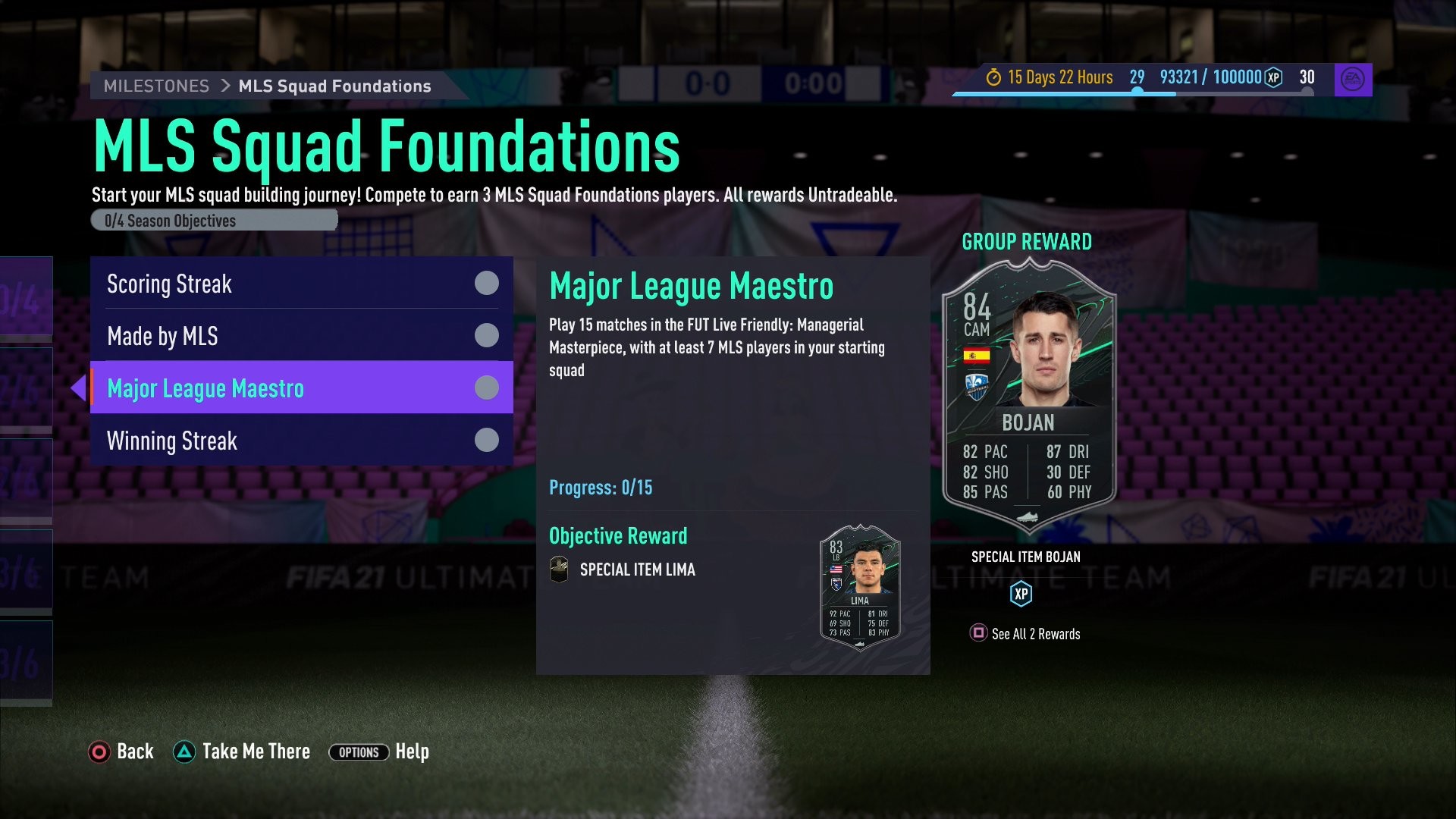Viewport: 1456px width, 819px height.
Task: Select the MILESTONES breadcrumb item
Action: (155, 86)
